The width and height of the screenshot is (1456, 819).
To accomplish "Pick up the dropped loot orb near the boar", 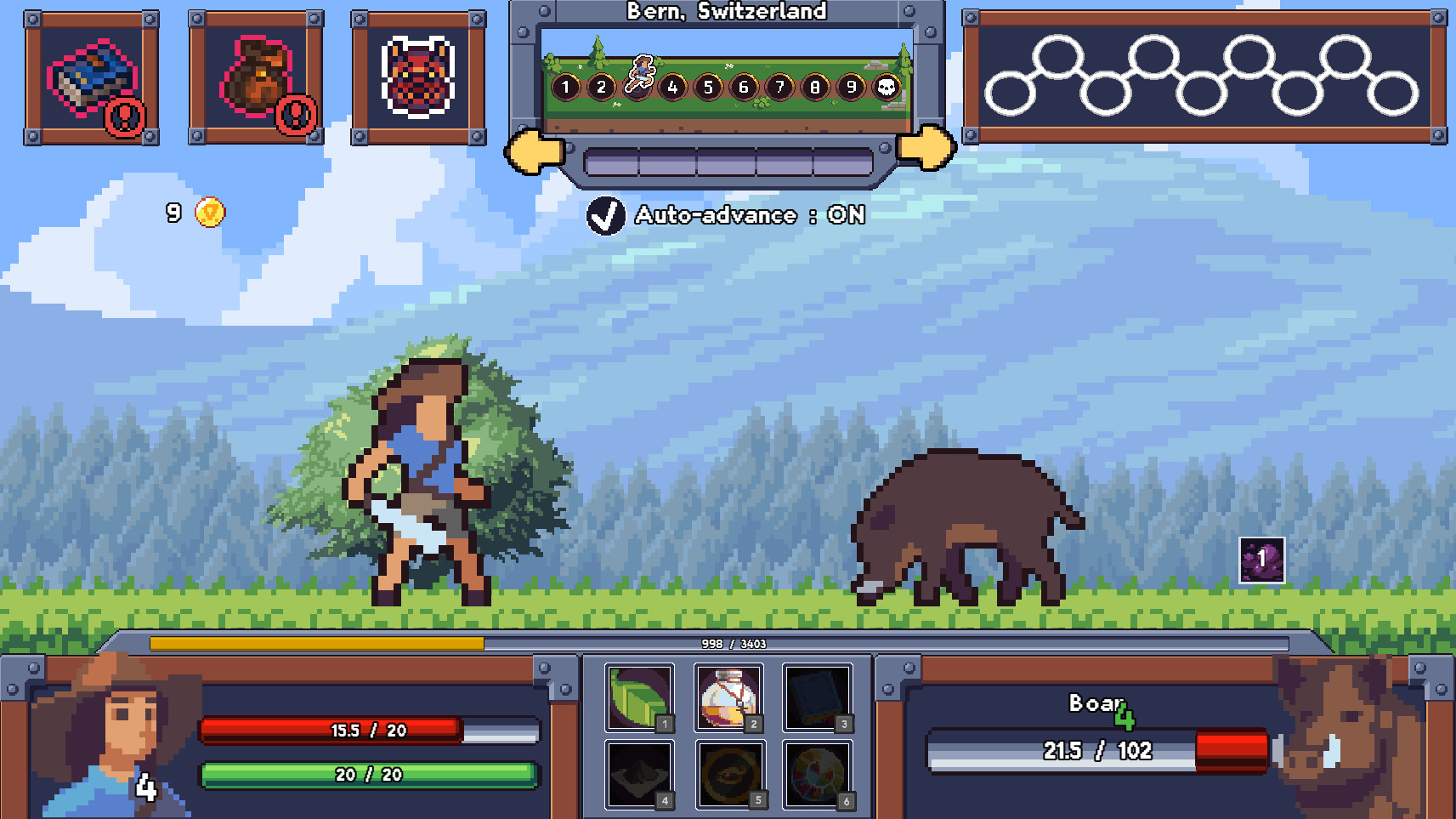I will point(1261,559).
